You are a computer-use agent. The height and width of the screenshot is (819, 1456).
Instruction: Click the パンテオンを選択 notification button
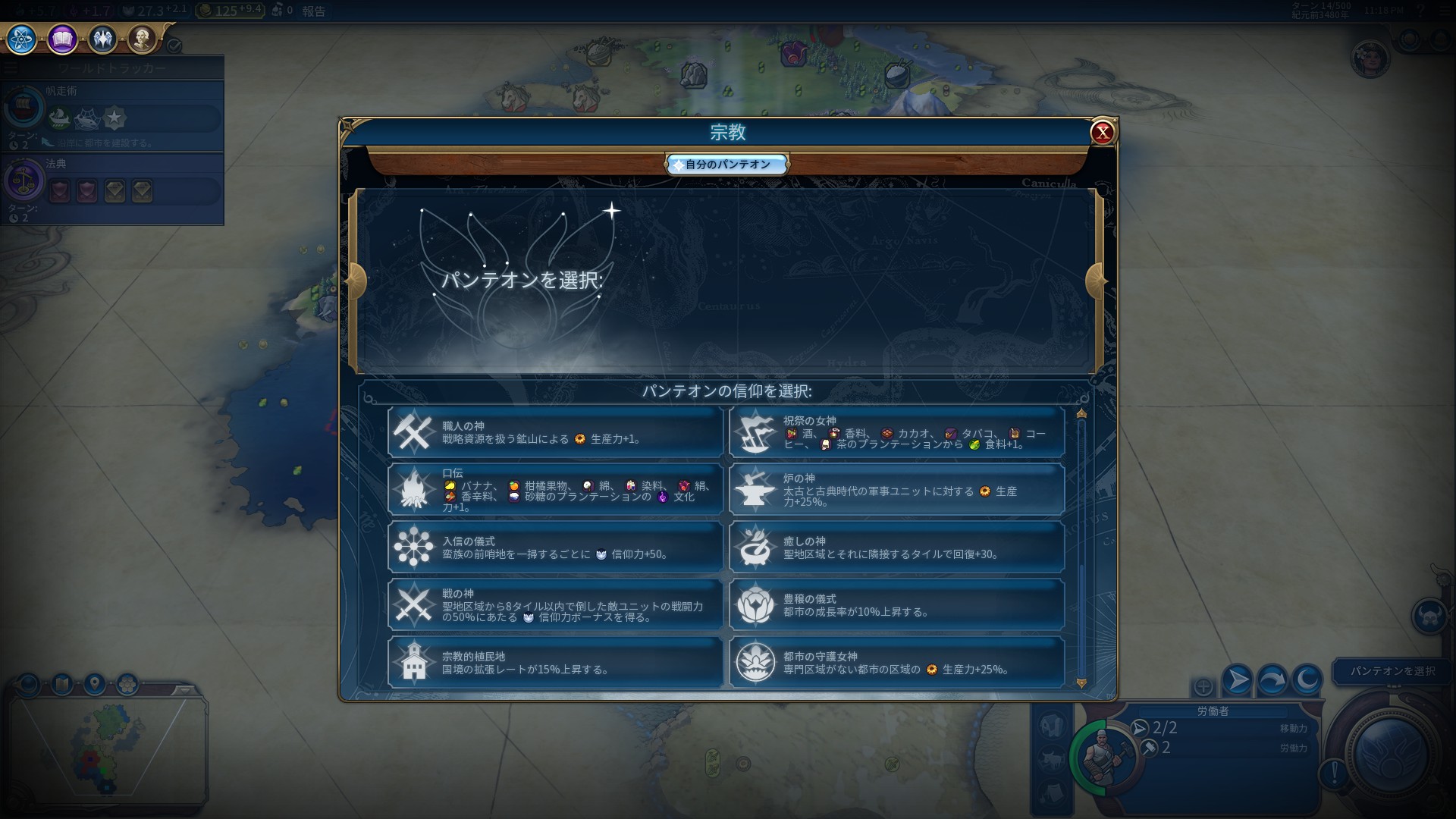(1392, 671)
